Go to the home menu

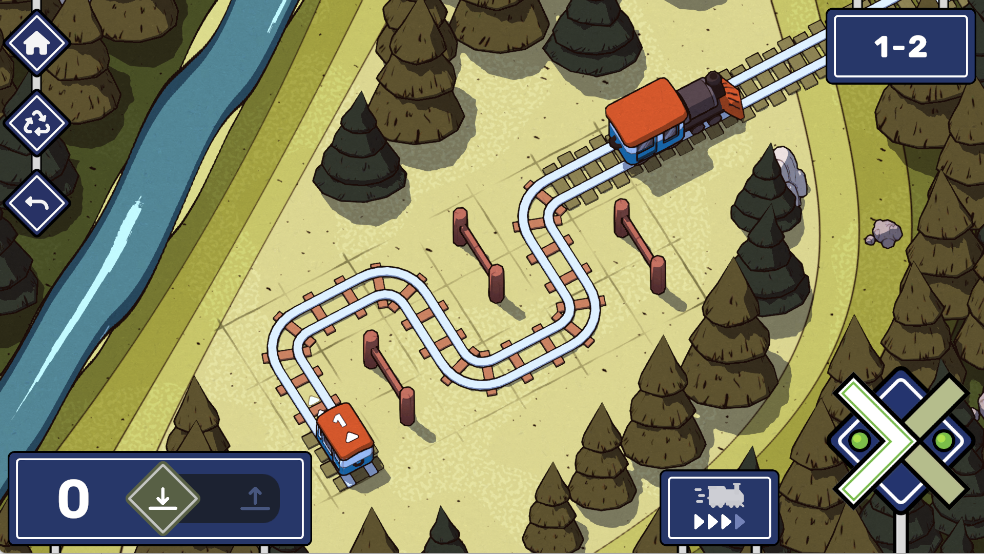(37, 43)
